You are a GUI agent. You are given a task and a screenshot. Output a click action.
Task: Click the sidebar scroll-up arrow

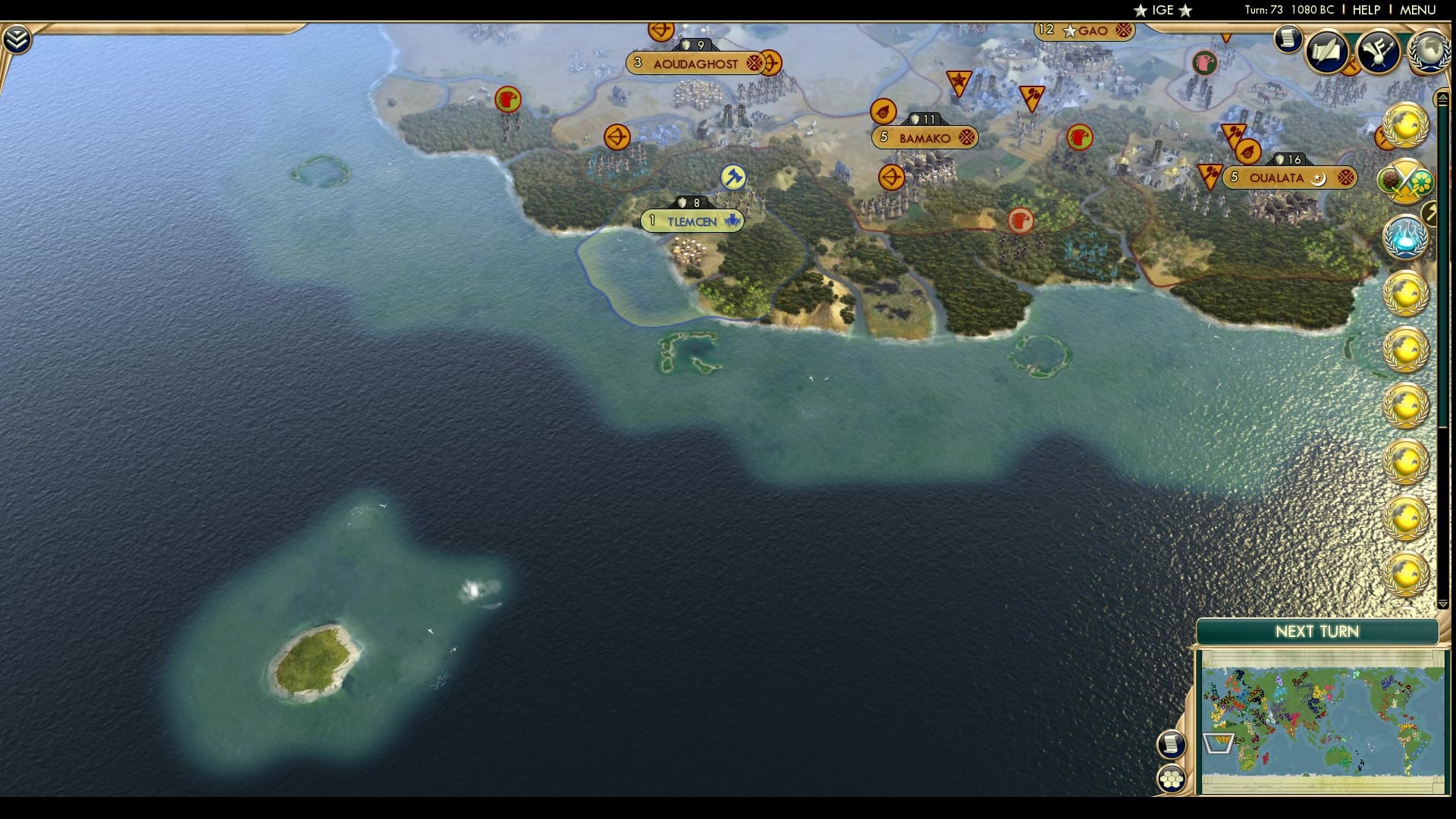pos(1442,96)
